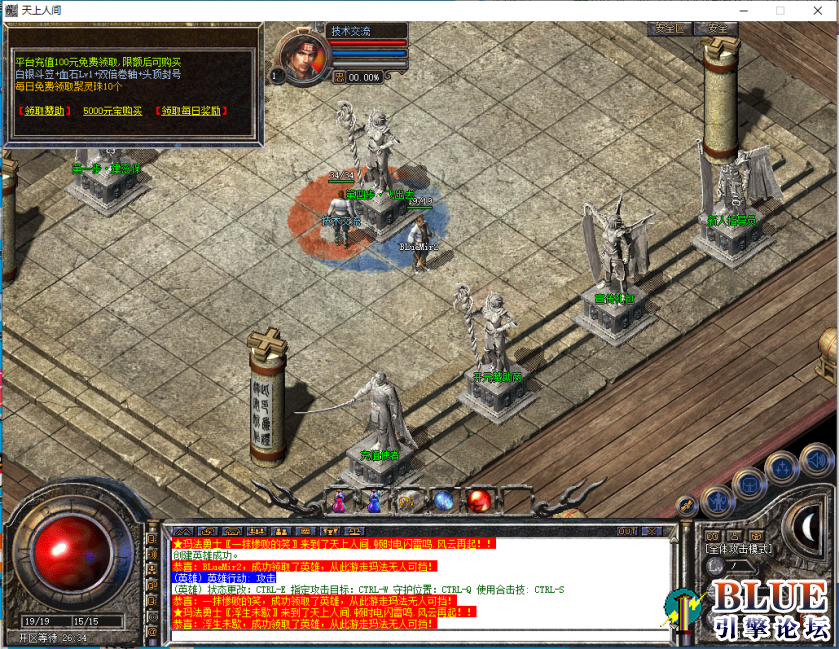Click inside the chat message log
This screenshot has width=839, height=649.
(420, 583)
